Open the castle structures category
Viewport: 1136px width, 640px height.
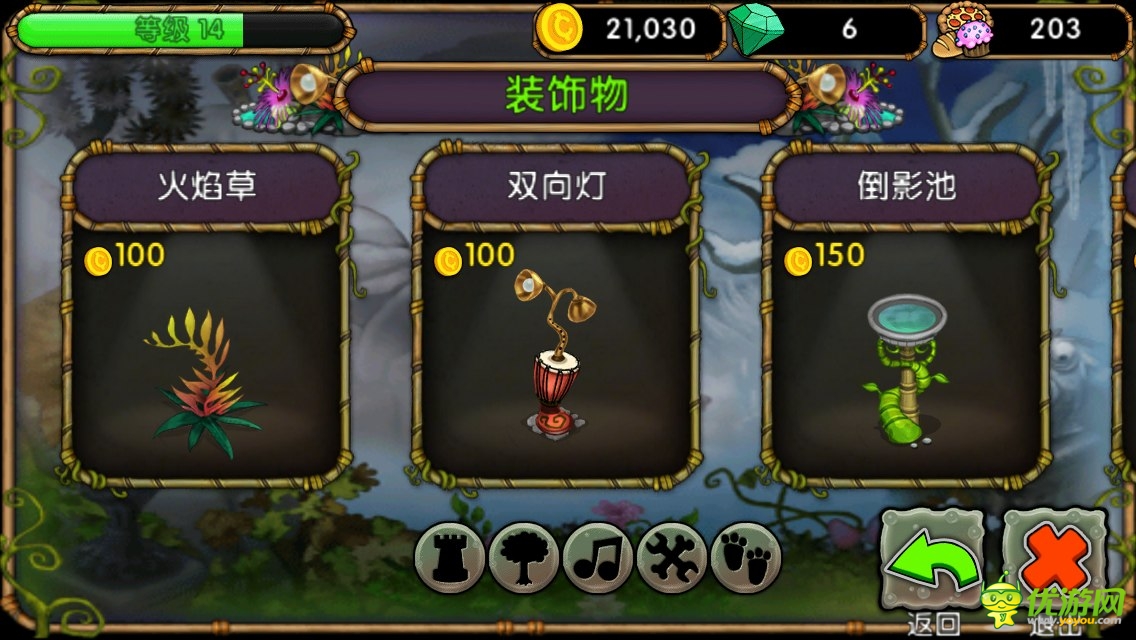[449, 557]
